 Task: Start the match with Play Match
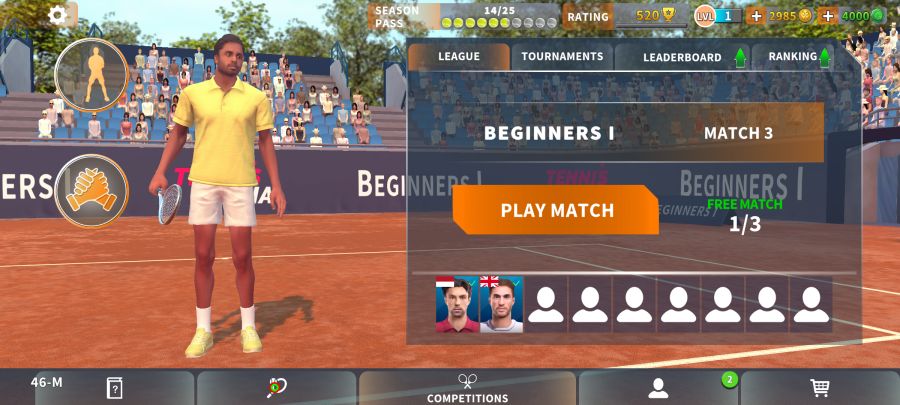click(556, 211)
